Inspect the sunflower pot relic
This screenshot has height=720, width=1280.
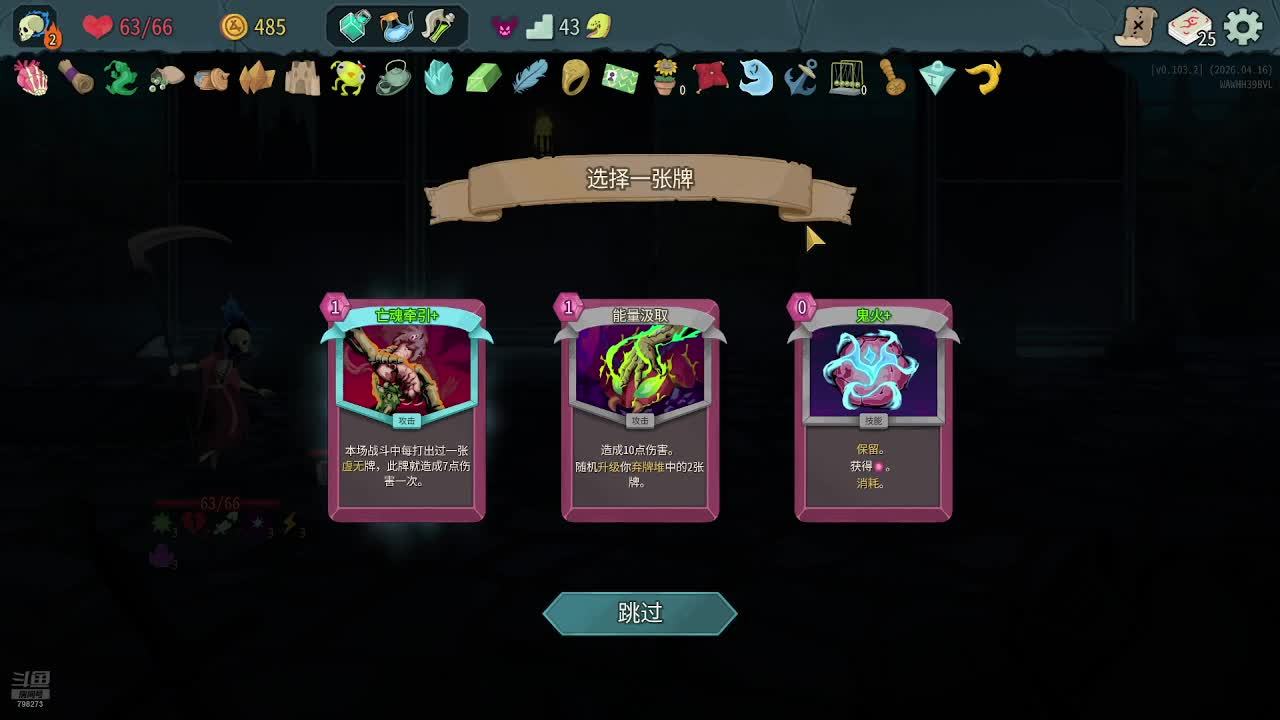click(665, 77)
